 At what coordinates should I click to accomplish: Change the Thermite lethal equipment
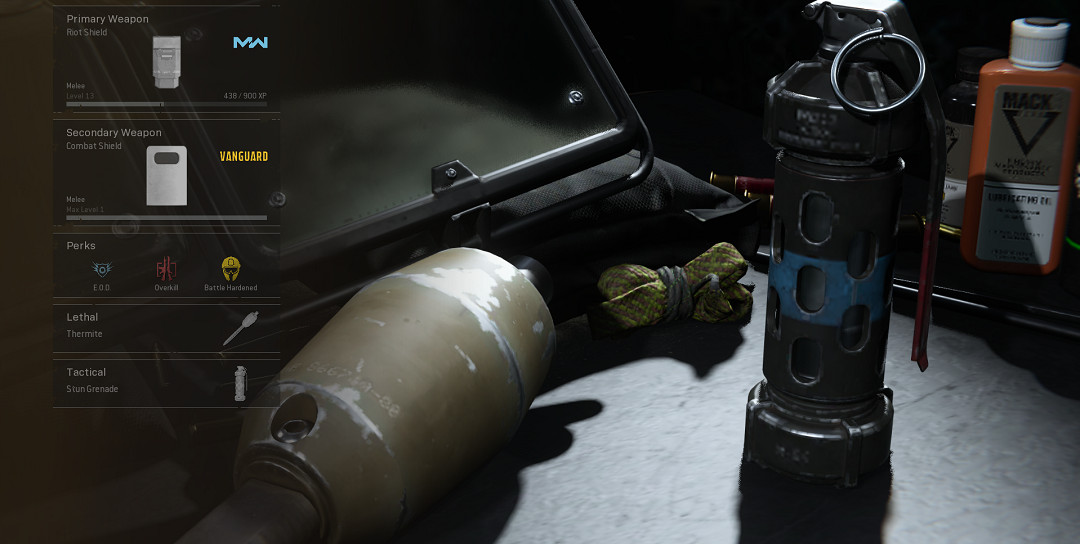click(166, 328)
